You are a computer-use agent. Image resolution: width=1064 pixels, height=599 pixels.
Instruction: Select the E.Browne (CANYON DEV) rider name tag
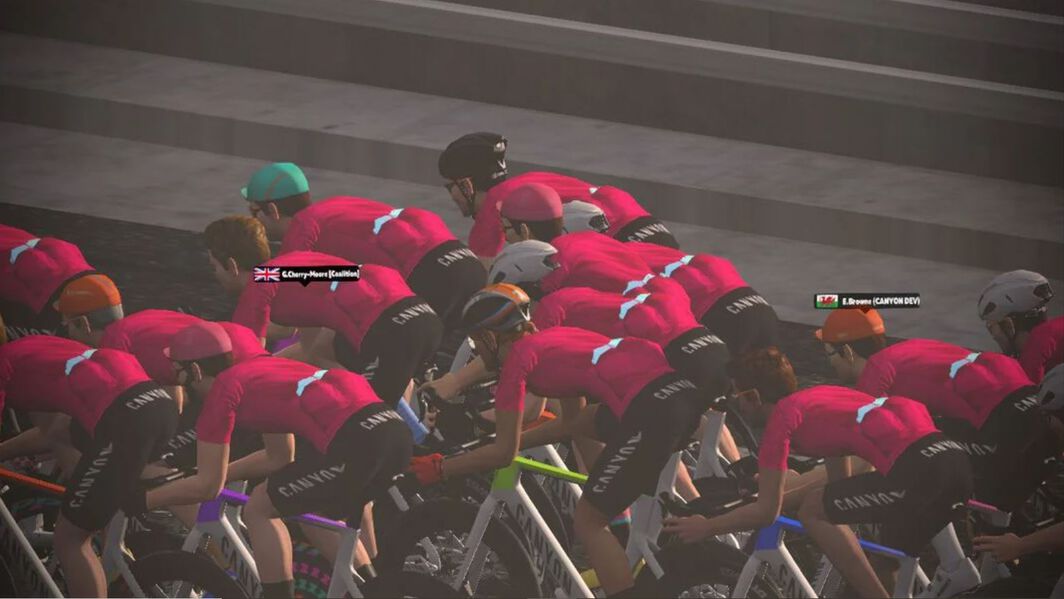click(867, 300)
